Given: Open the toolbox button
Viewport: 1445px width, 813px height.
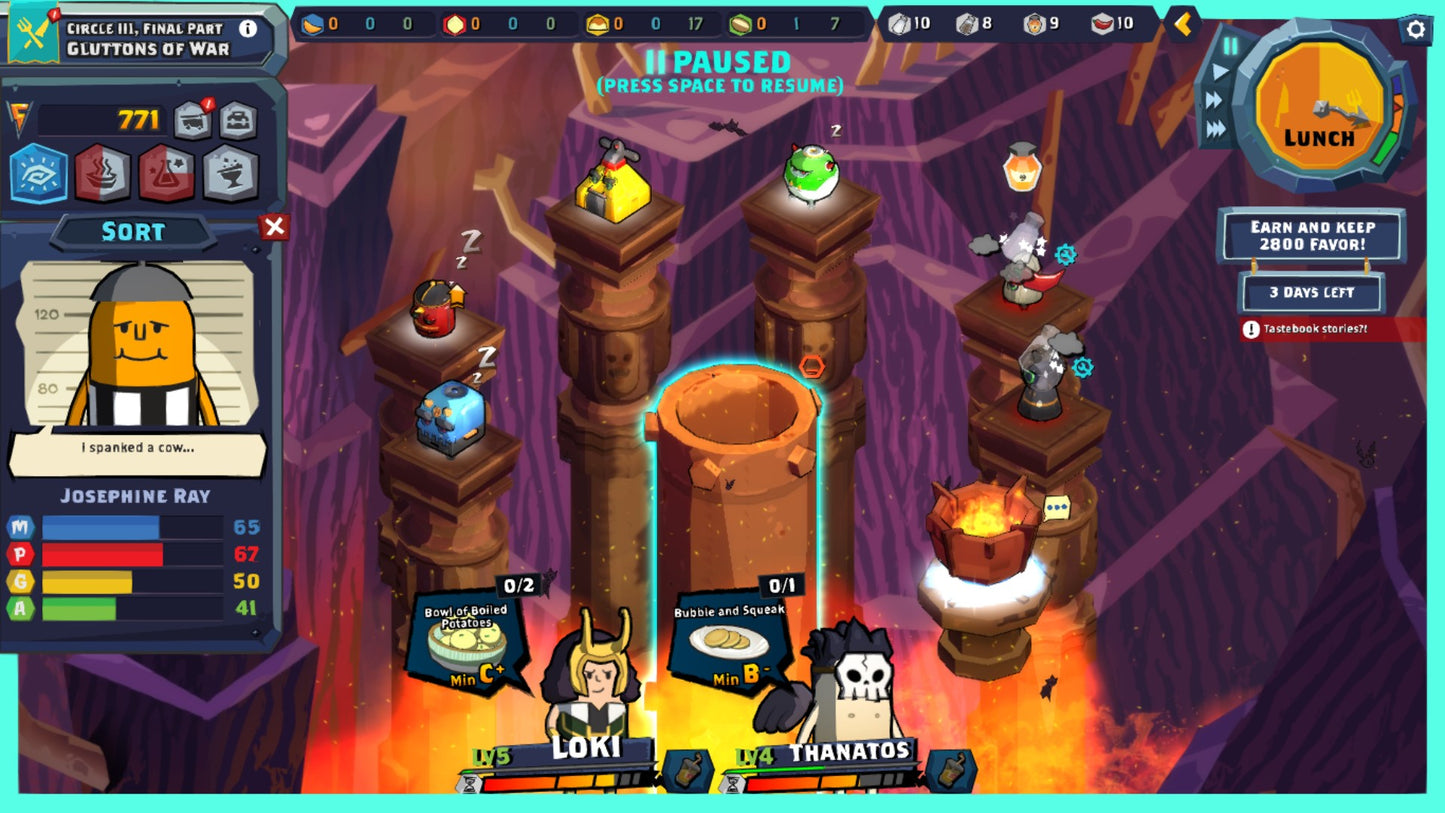Looking at the screenshot, I should [x=238, y=120].
